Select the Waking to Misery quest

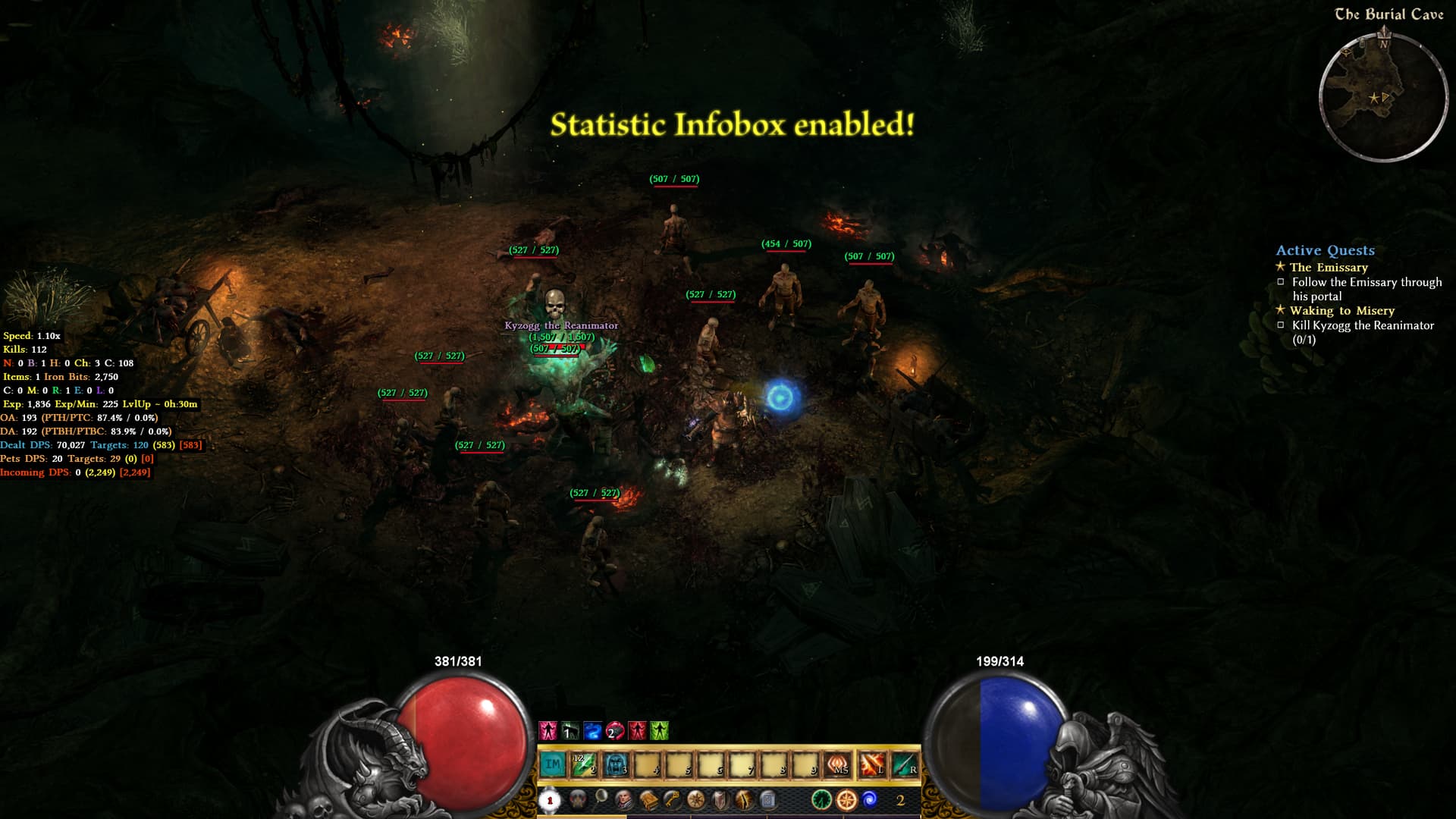(x=1341, y=310)
